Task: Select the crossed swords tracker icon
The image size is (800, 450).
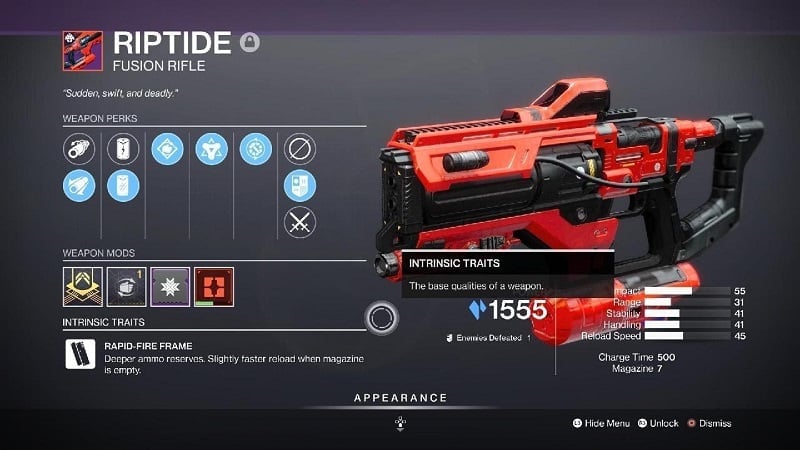Action: pos(300,220)
